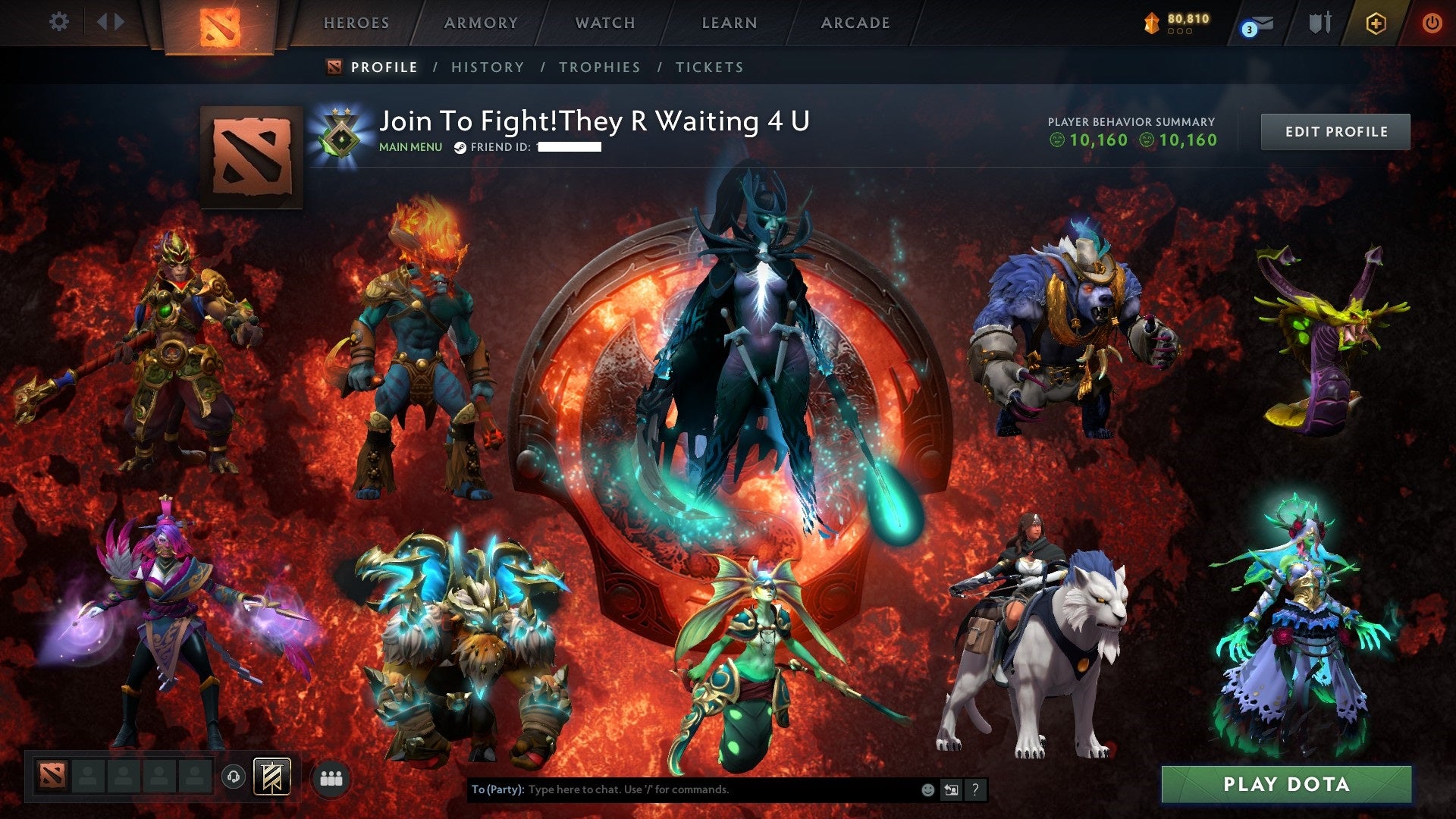The image size is (1456, 819).
Task: Click the EDIT PROFILE button
Action: coord(1335,130)
